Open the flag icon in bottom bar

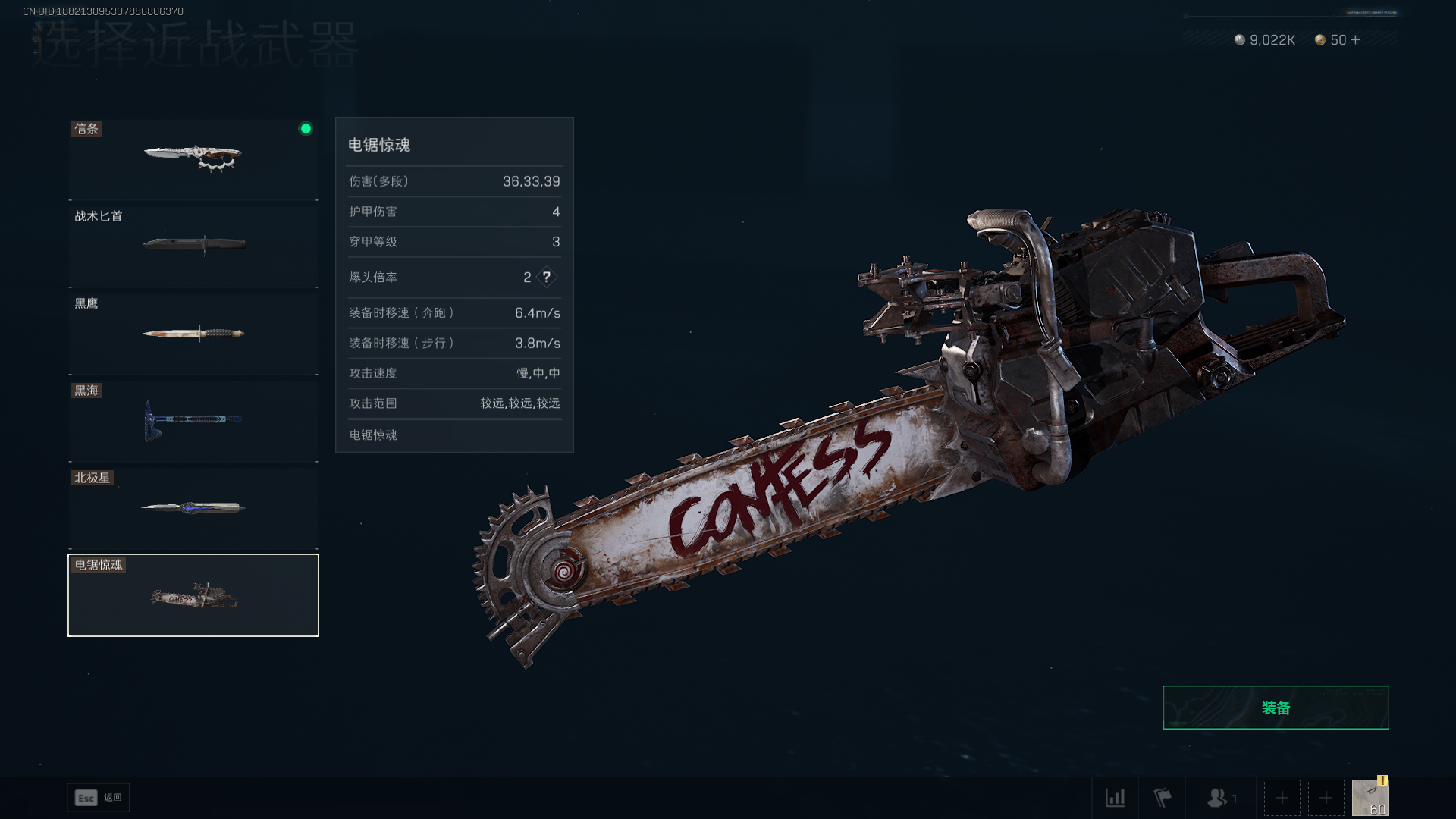1162,798
